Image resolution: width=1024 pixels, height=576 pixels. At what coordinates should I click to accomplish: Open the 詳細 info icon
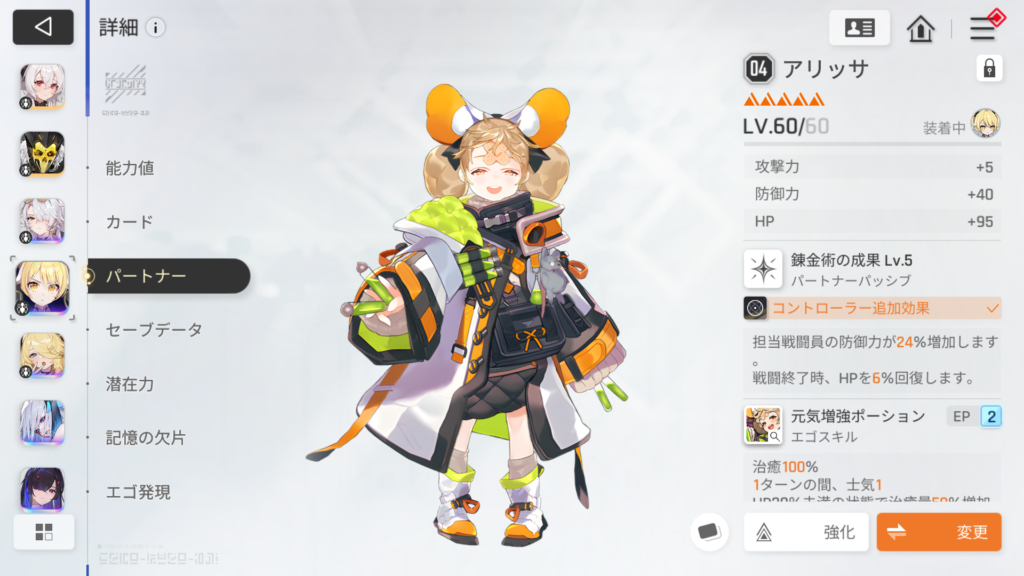click(x=155, y=28)
